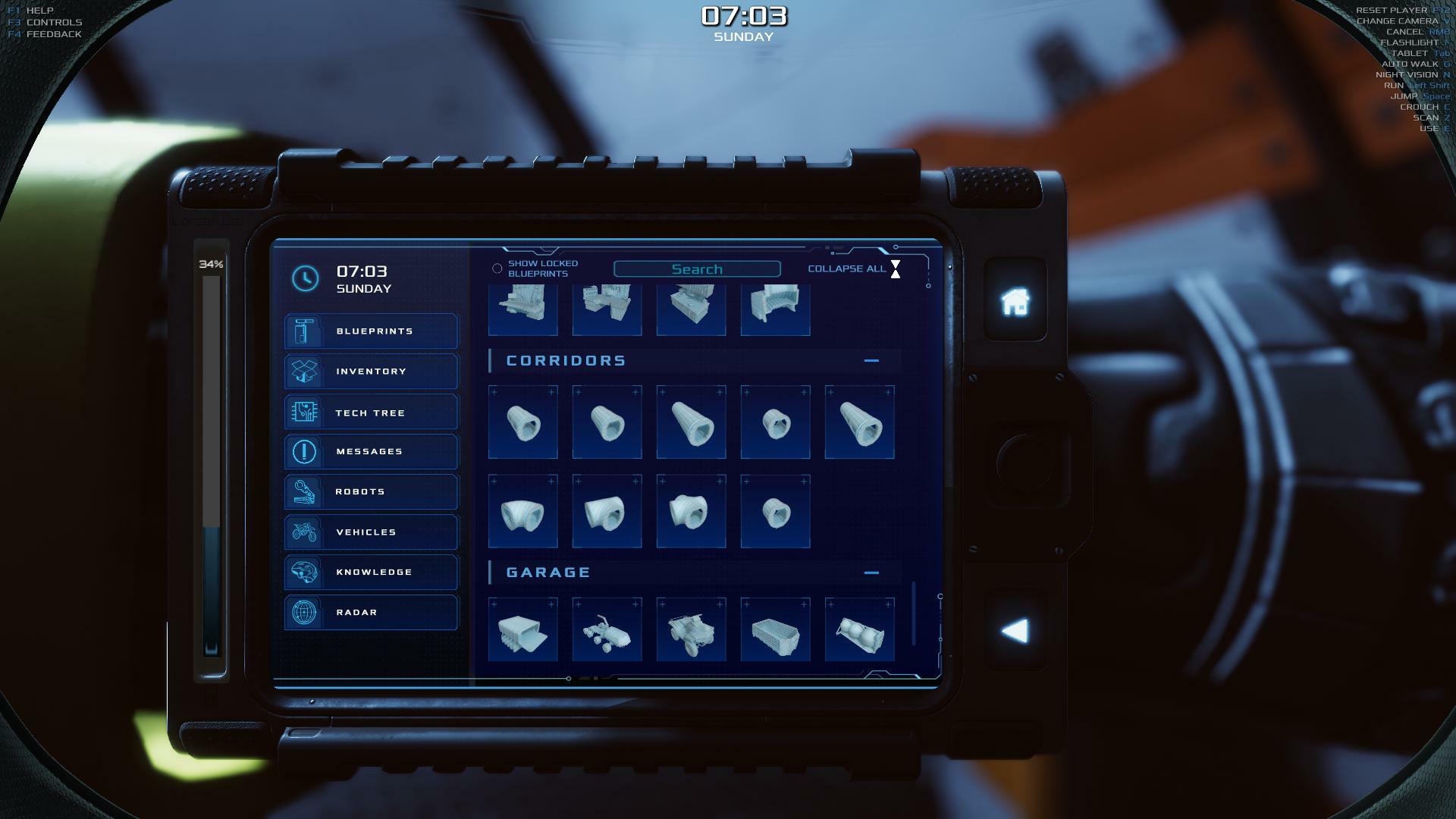The image size is (1456, 819).
Task: Go to the Tech Tree
Action: pos(372,413)
